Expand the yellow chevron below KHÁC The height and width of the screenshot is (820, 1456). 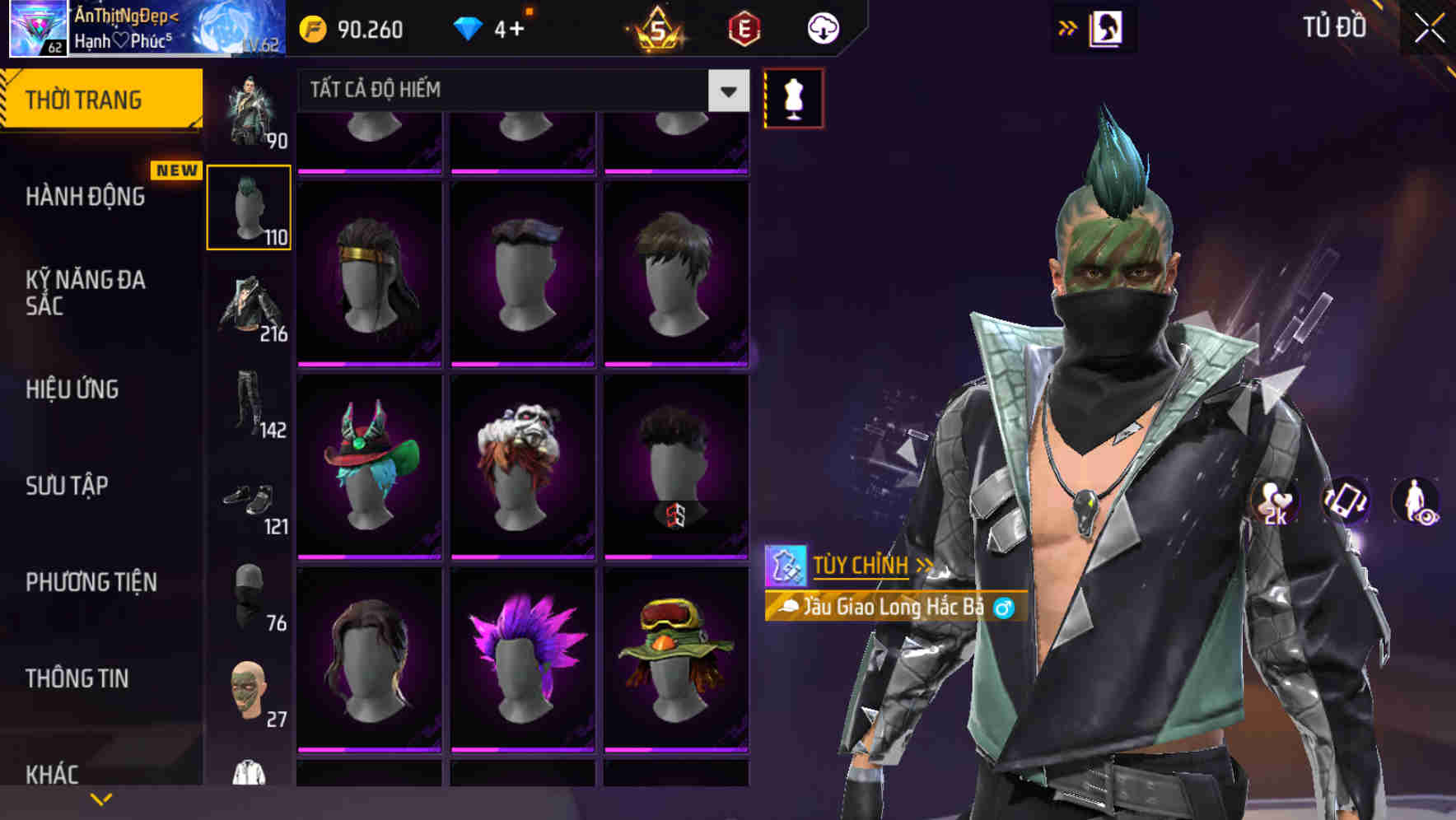100,799
